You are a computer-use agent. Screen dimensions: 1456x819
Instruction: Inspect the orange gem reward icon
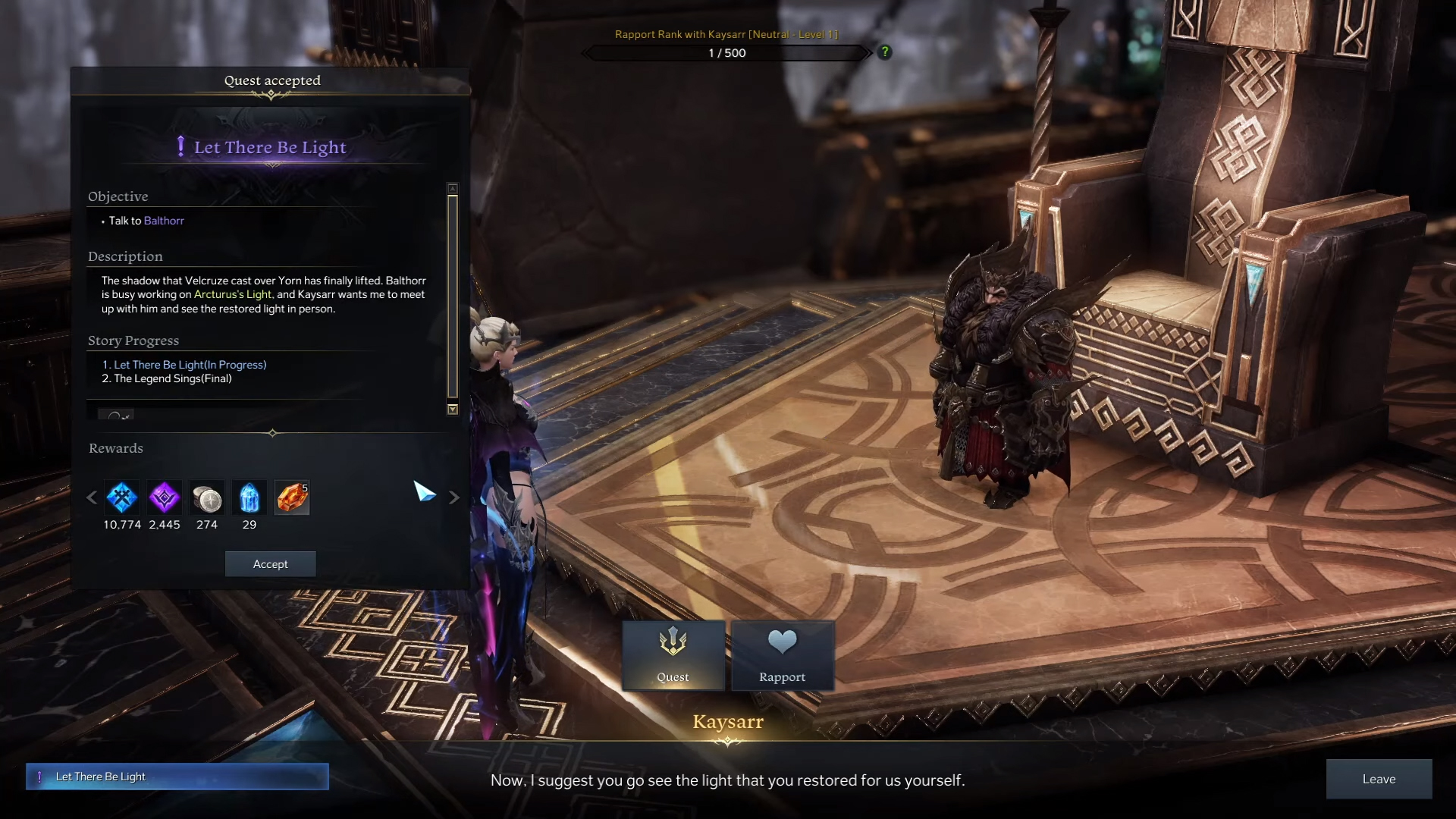(292, 498)
